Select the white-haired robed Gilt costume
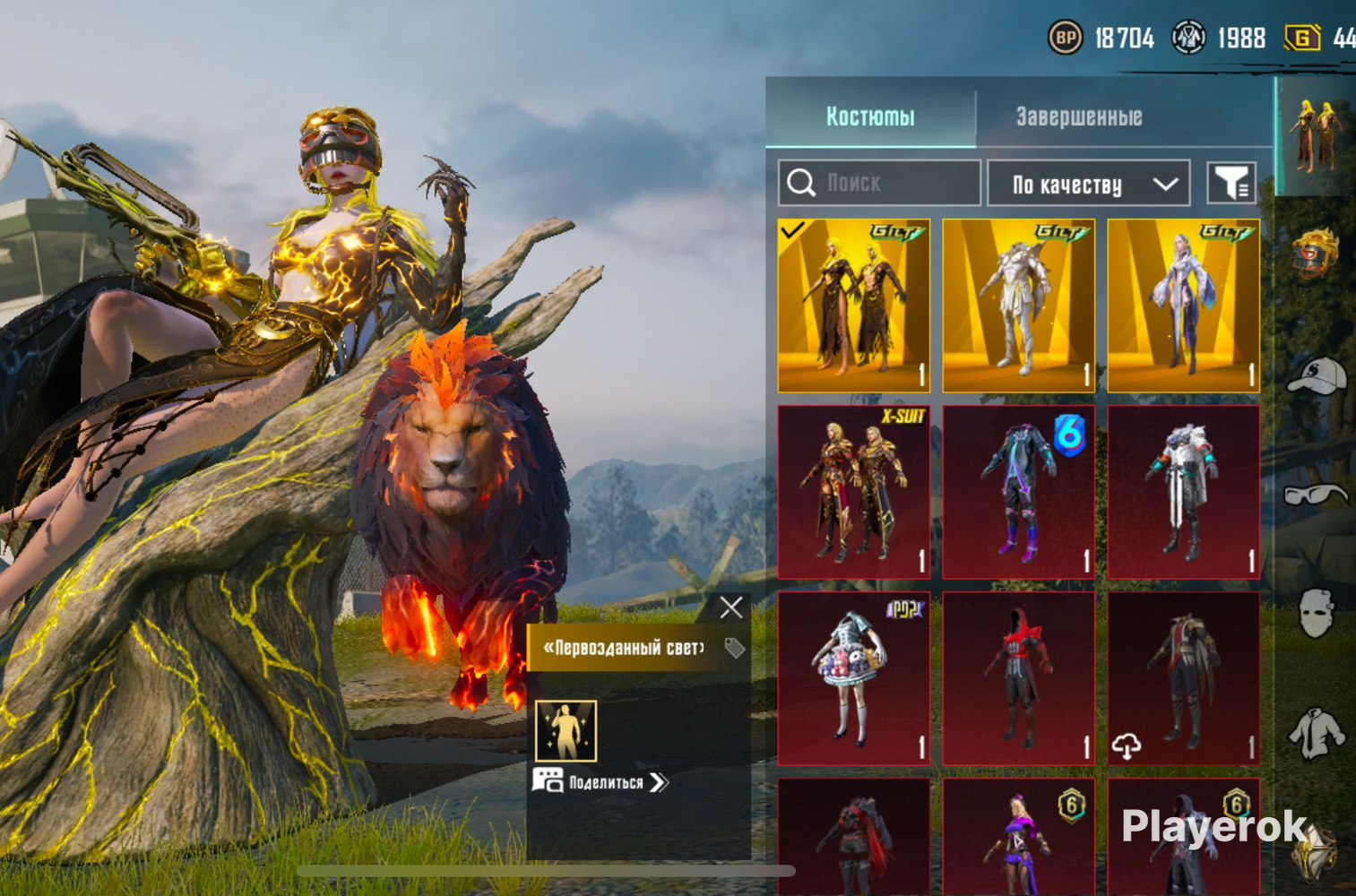This screenshot has width=1356, height=896. 1183,306
